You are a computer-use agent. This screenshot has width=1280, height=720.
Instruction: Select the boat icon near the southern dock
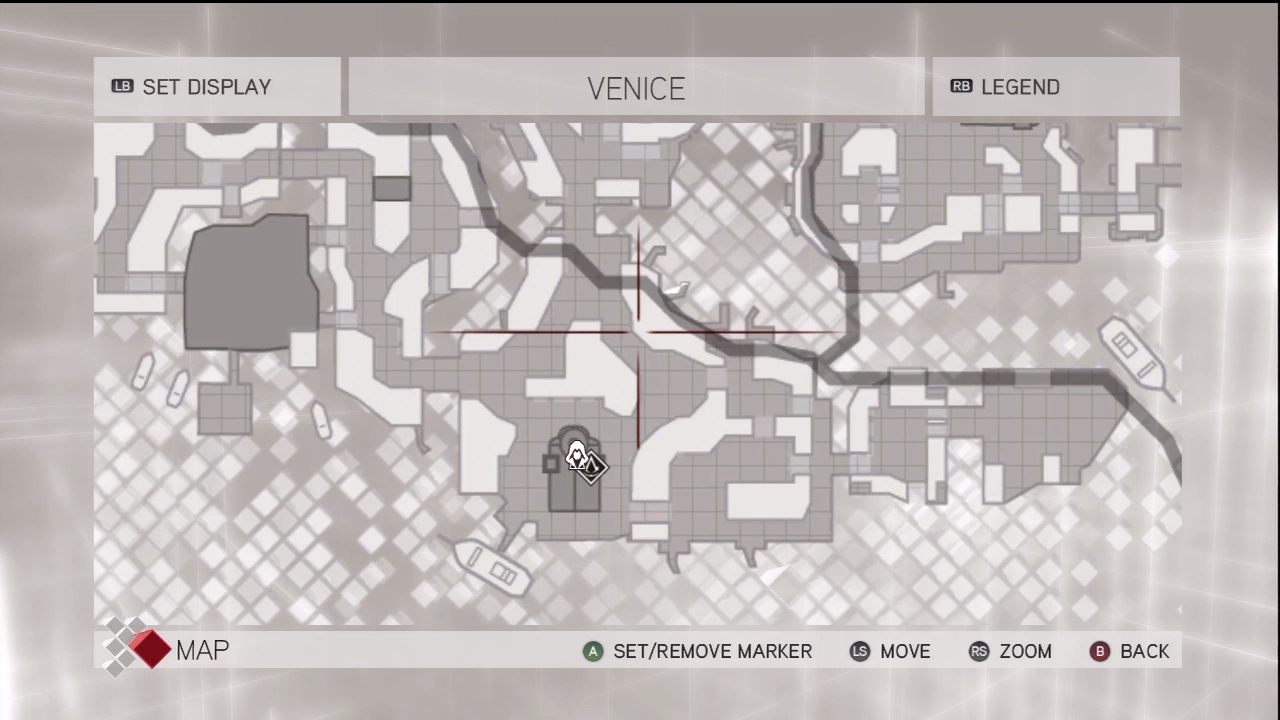[492, 570]
